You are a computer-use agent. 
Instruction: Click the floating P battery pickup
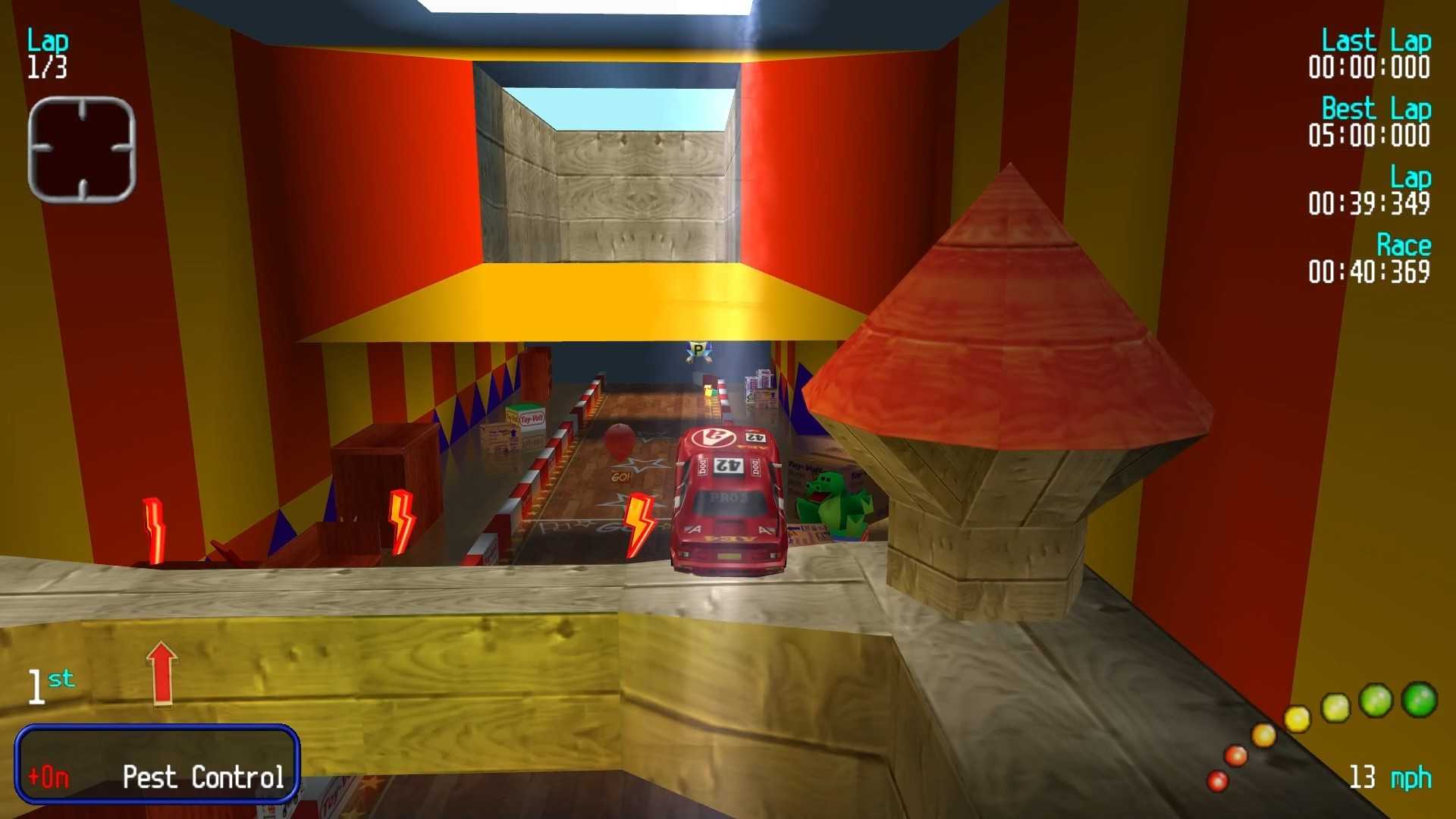(698, 351)
